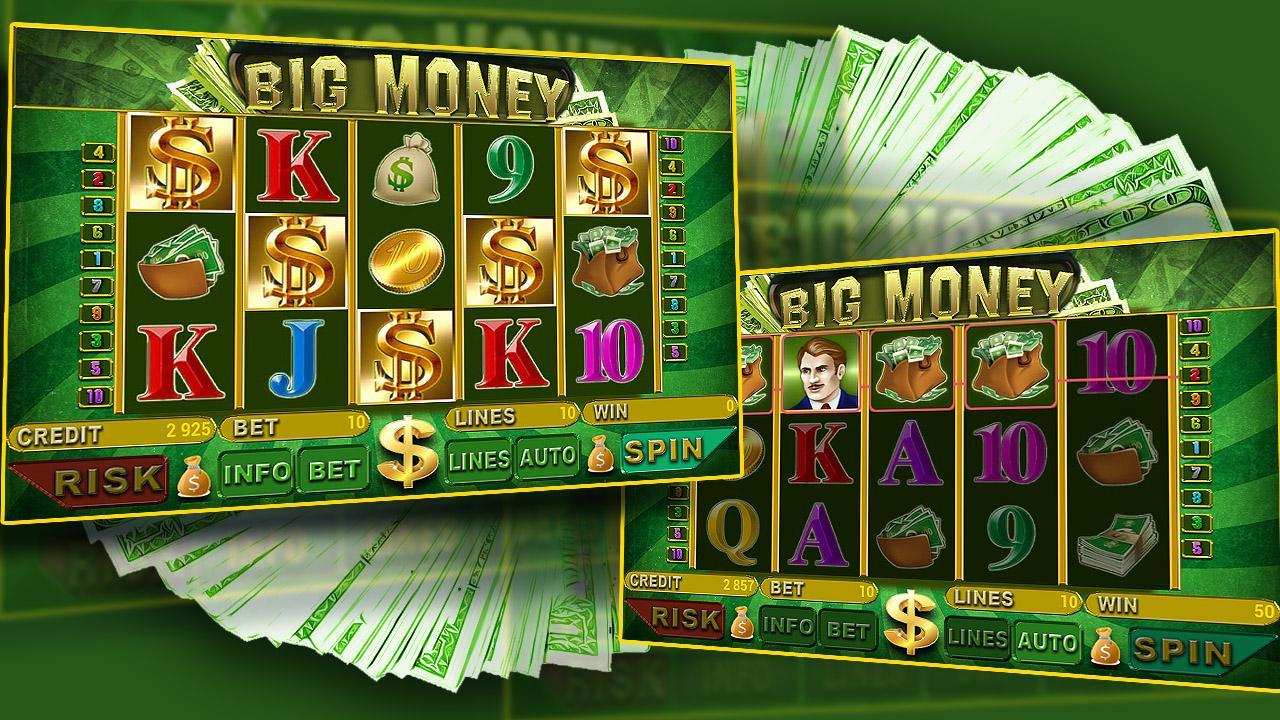This screenshot has width=1280, height=720.
Task: Click the money bag reel symbol on front machine
Action: 405,170
